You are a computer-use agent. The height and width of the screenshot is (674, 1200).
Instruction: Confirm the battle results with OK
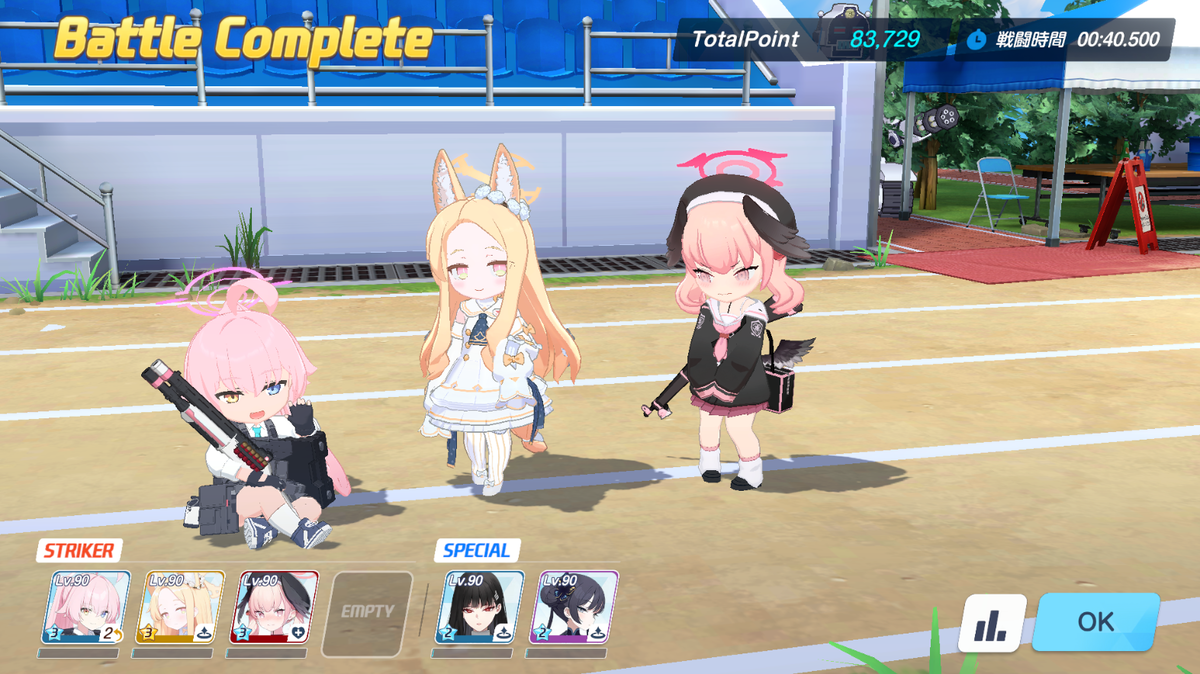(x=1095, y=621)
